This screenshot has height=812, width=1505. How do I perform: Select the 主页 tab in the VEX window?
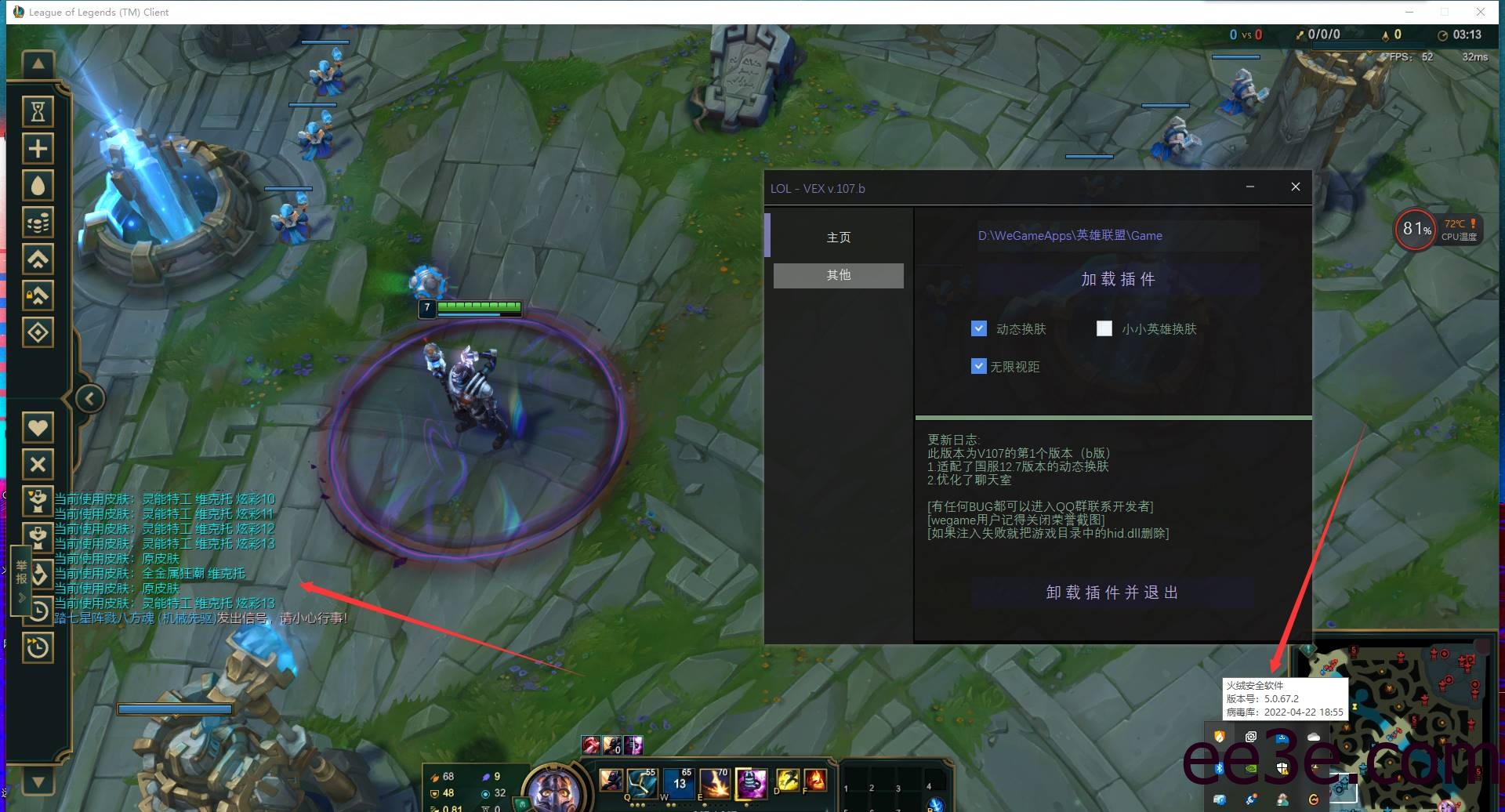pos(839,237)
